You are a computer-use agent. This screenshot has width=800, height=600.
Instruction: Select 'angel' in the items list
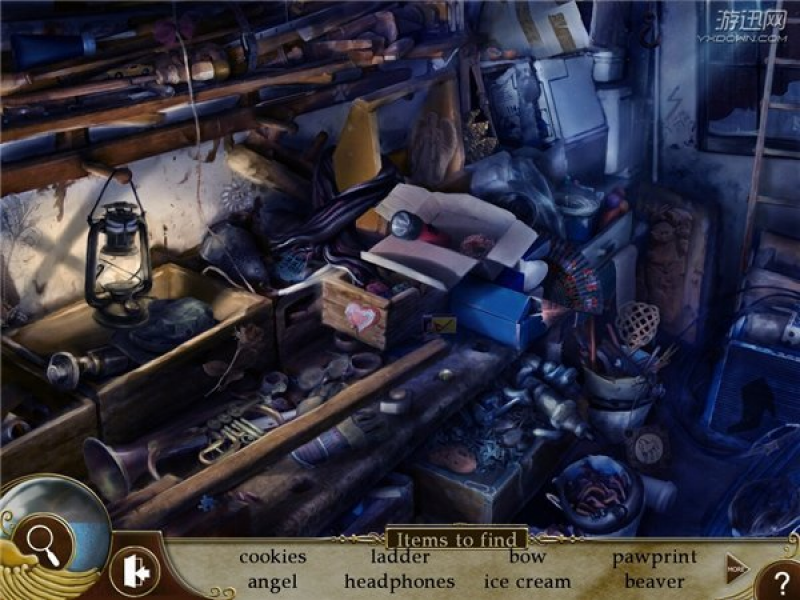click(273, 581)
